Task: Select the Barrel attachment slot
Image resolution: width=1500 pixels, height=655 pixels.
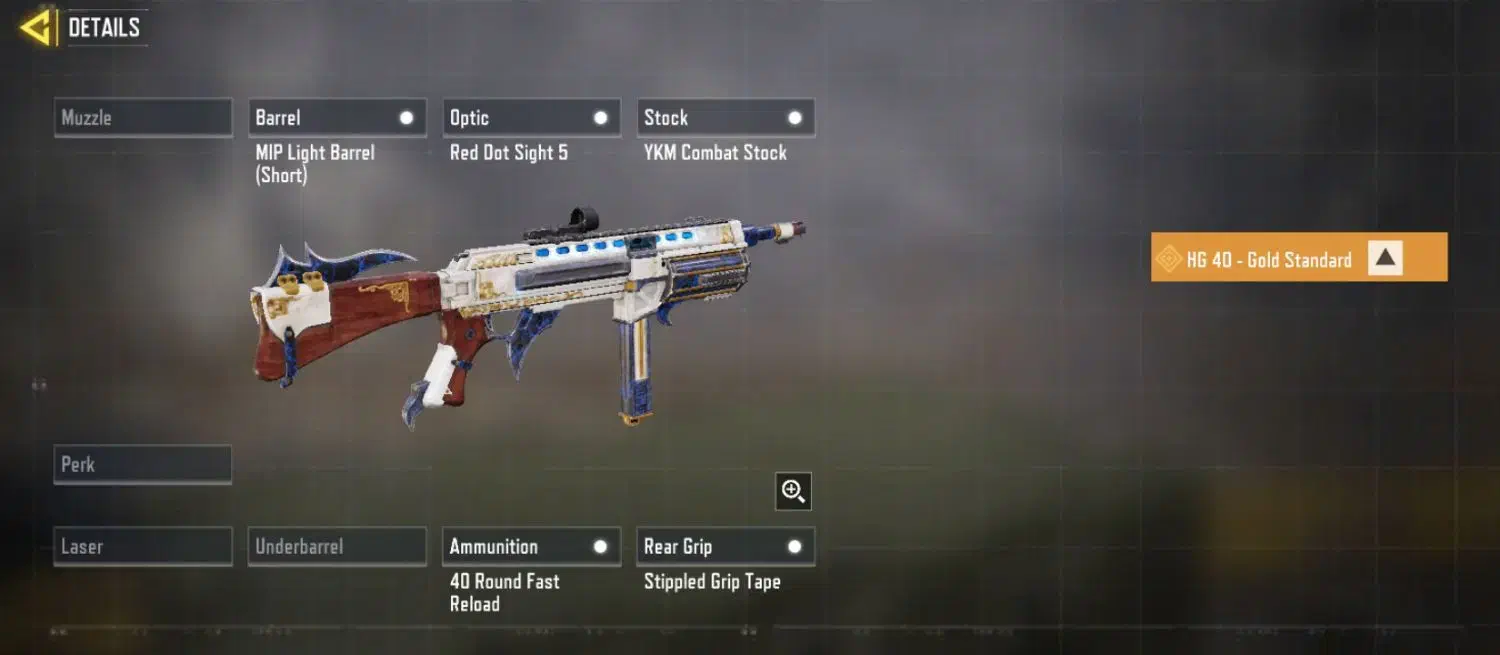Action: 337,118
